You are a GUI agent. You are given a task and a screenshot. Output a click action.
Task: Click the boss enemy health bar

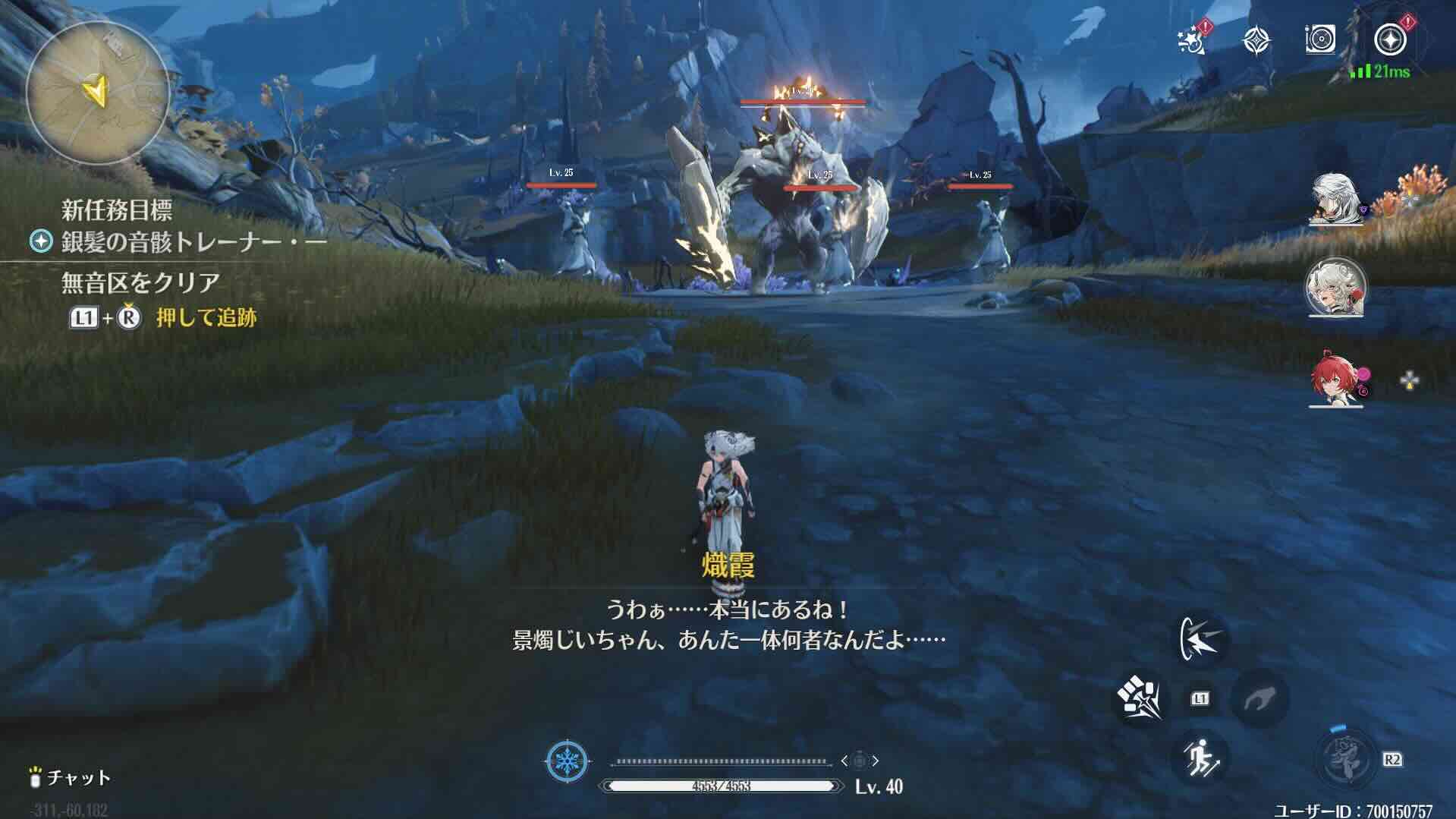(x=804, y=99)
